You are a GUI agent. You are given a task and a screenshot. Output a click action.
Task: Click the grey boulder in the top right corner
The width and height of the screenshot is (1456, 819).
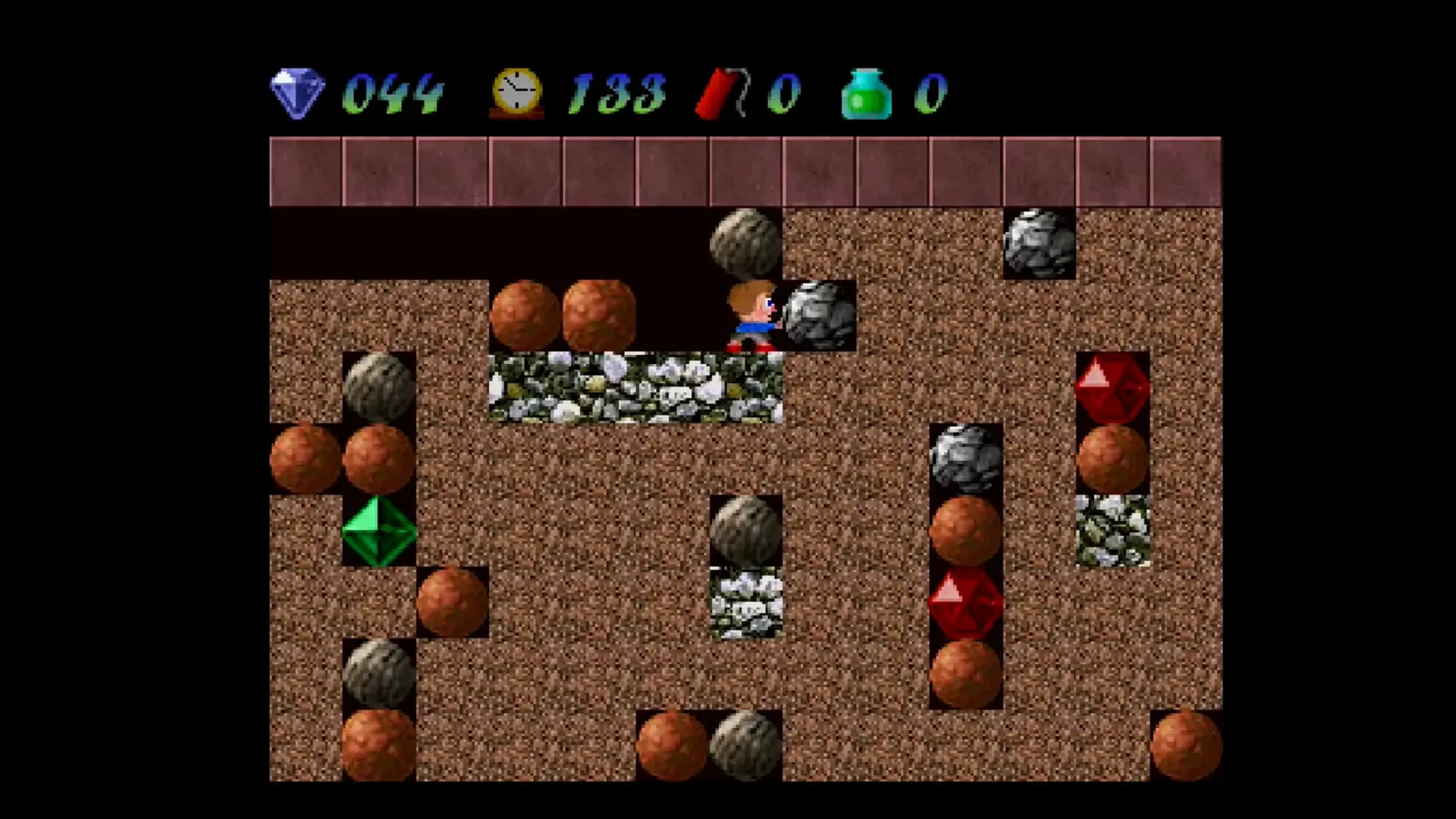click(1039, 243)
